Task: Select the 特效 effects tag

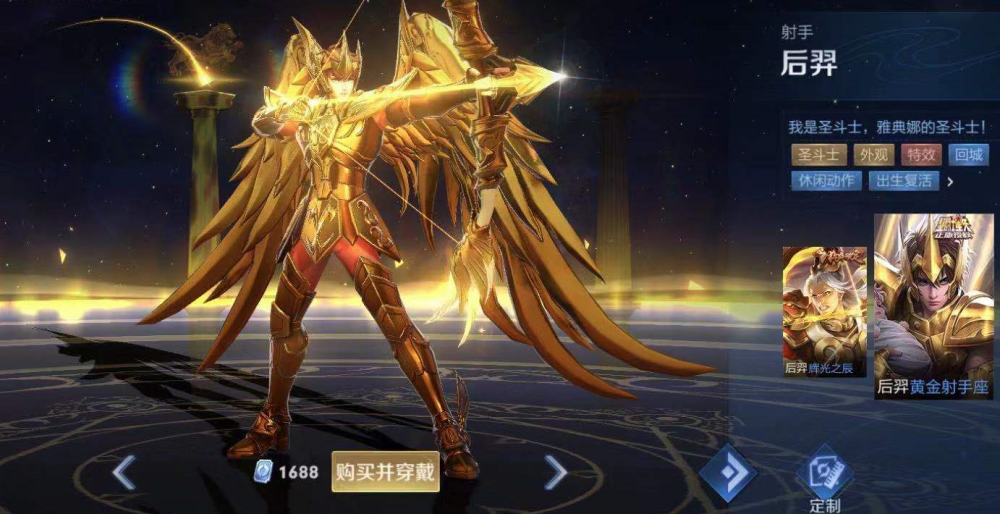Action: pyautogui.click(x=921, y=155)
